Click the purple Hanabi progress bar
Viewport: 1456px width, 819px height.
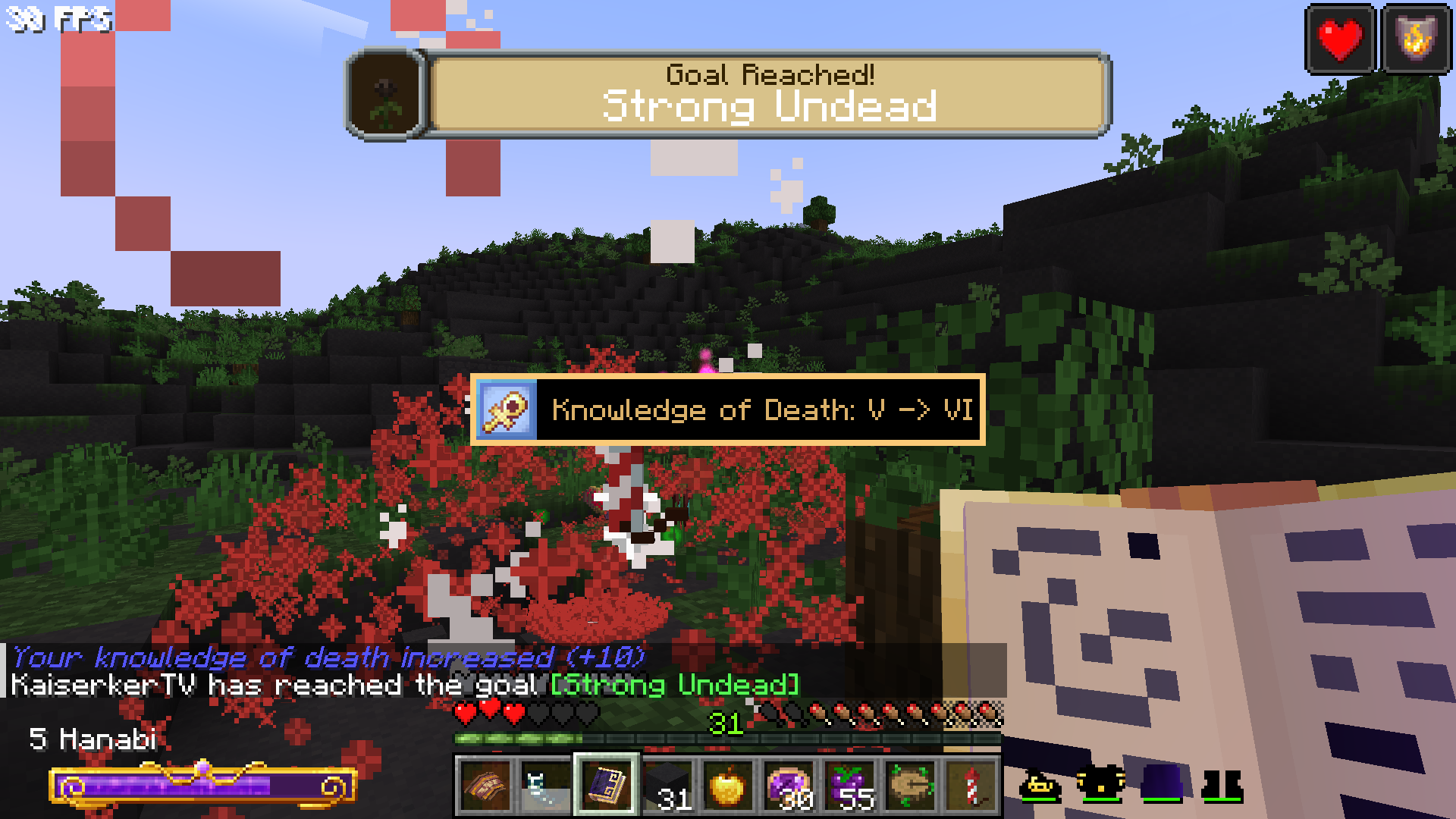pos(201,786)
